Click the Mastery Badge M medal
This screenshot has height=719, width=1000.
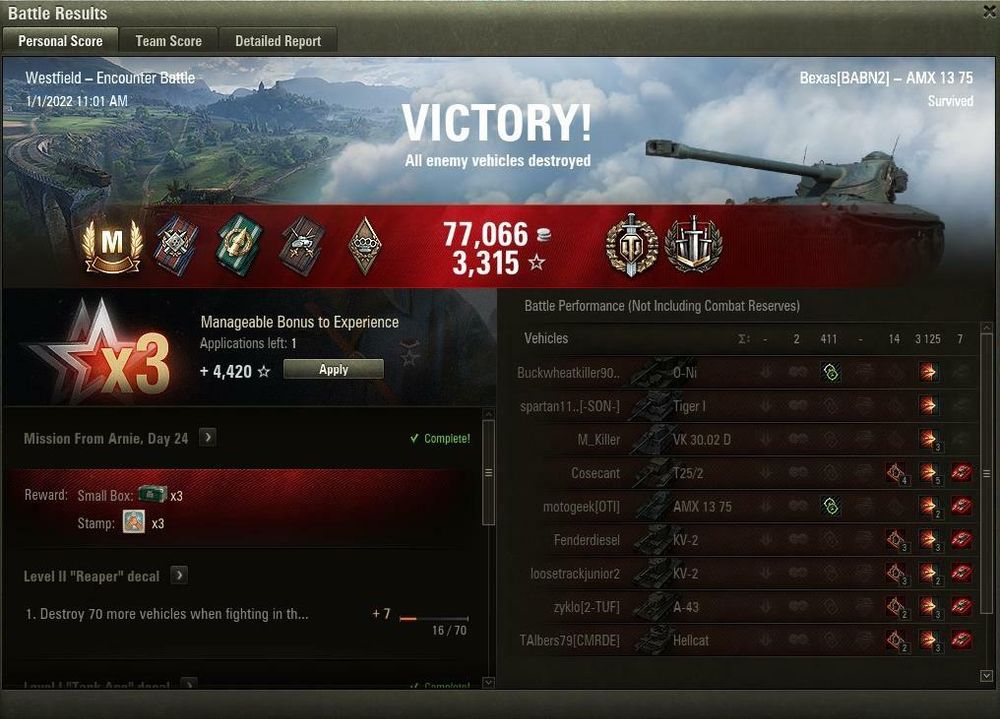point(112,245)
